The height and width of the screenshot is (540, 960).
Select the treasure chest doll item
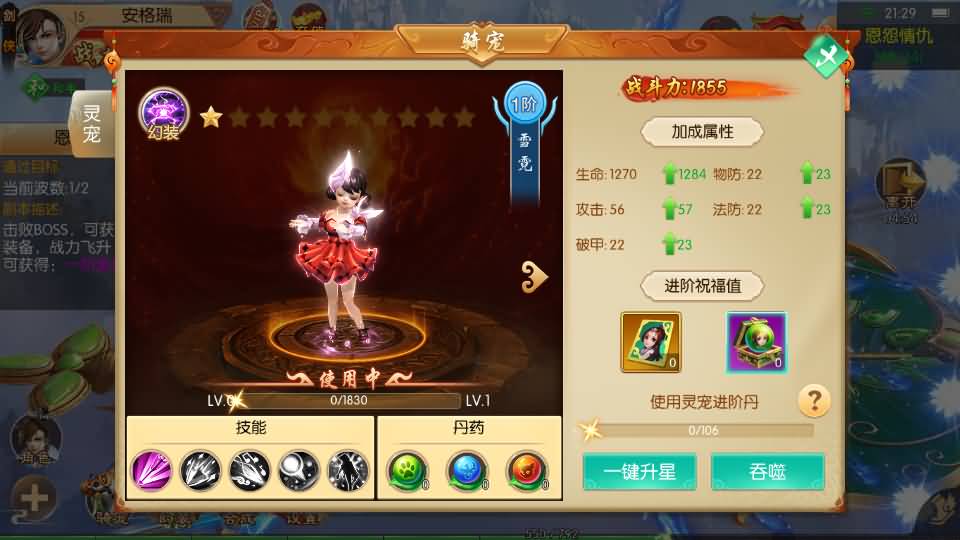coord(756,342)
